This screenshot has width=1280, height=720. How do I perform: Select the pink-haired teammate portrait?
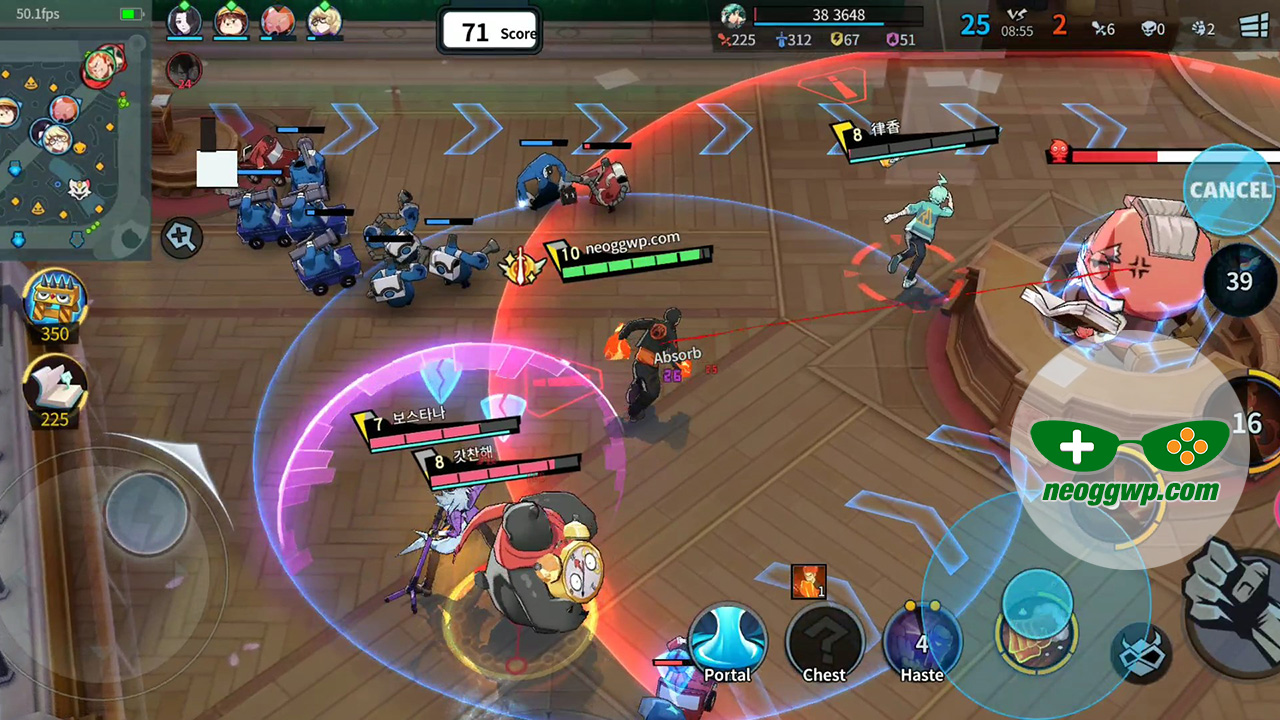click(277, 20)
